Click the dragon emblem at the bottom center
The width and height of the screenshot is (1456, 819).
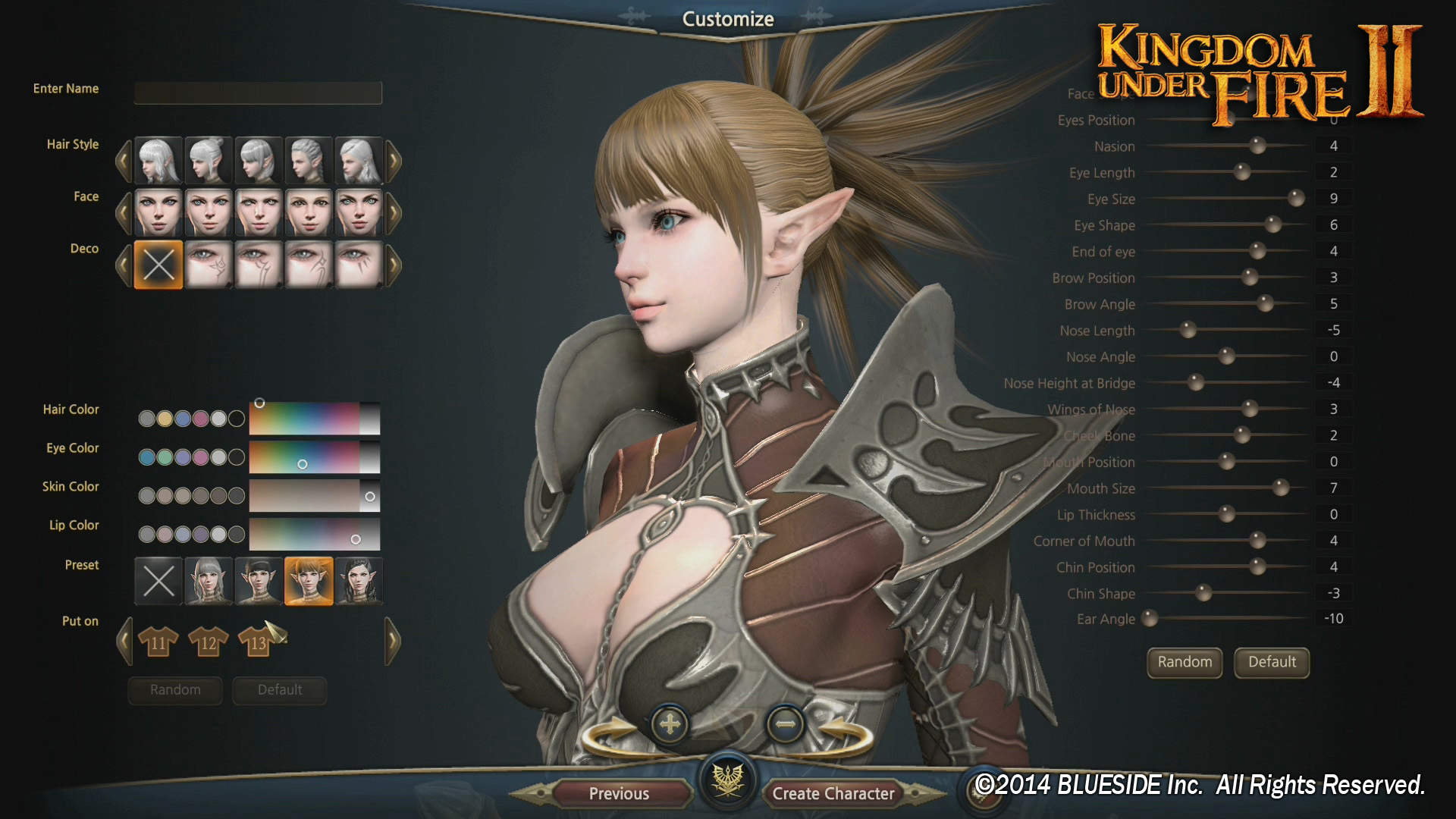point(727,783)
